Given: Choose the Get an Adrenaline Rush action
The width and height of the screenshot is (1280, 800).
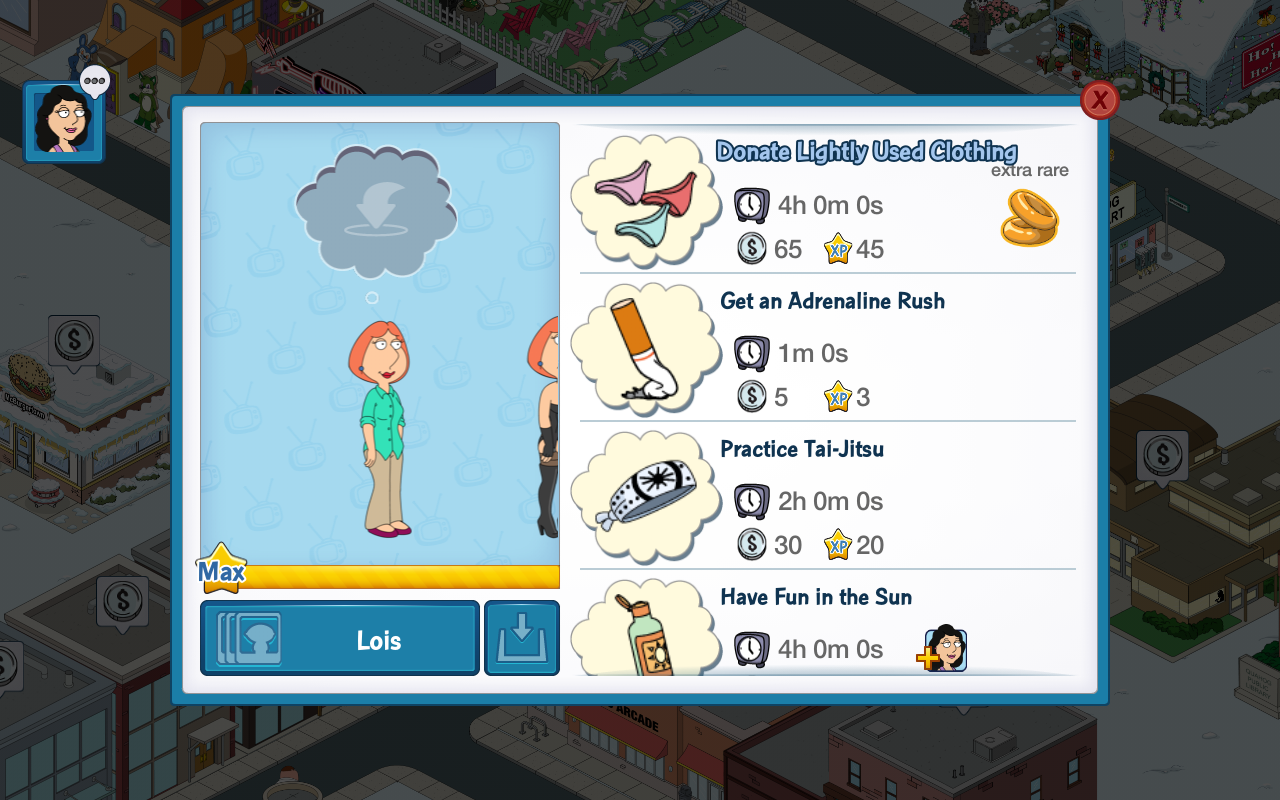Looking at the screenshot, I should pyautogui.click(x=827, y=348).
